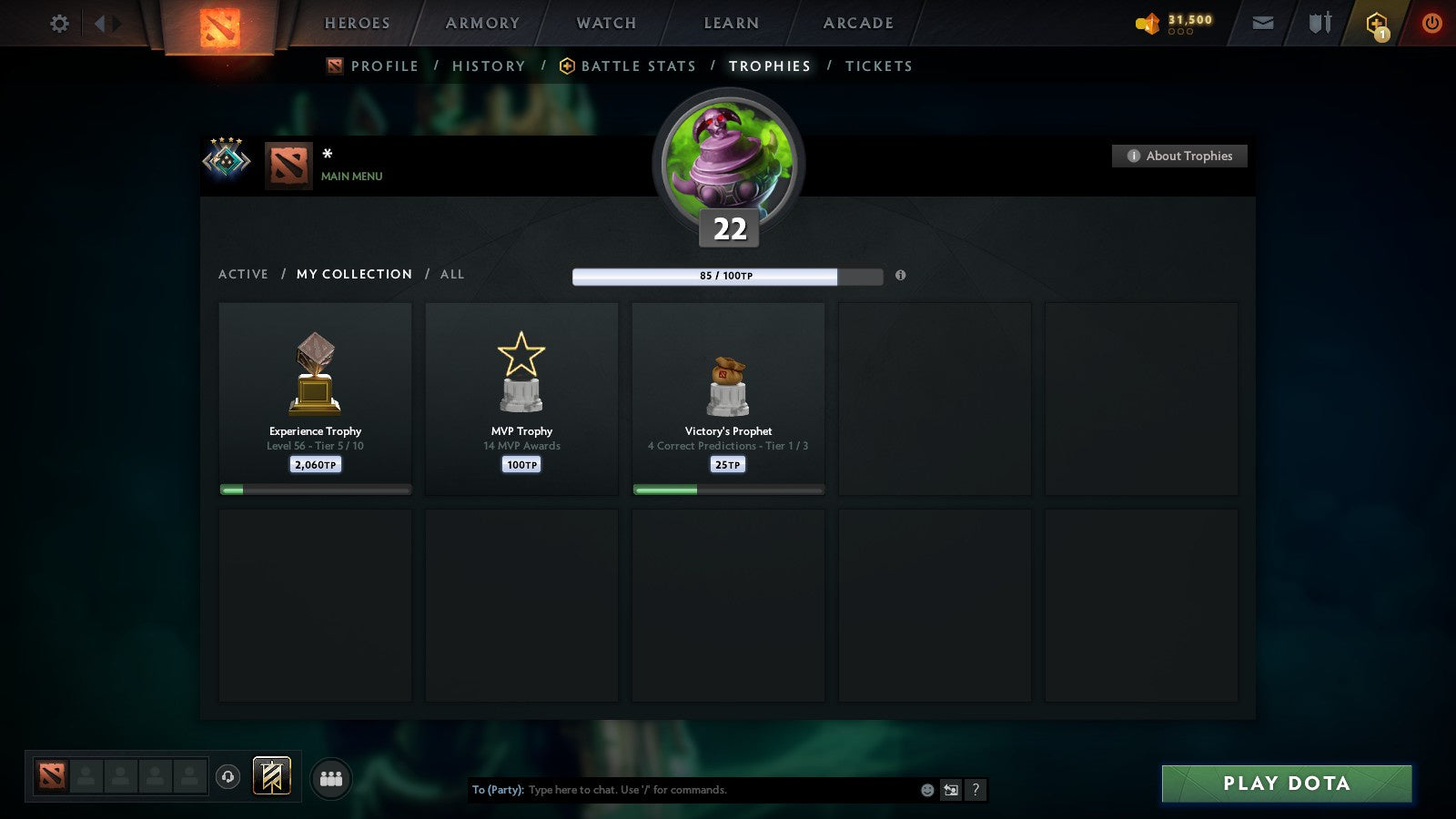Image resolution: width=1456 pixels, height=819 pixels.
Task: Open About Trophies
Action: pyautogui.click(x=1179, y=156)
